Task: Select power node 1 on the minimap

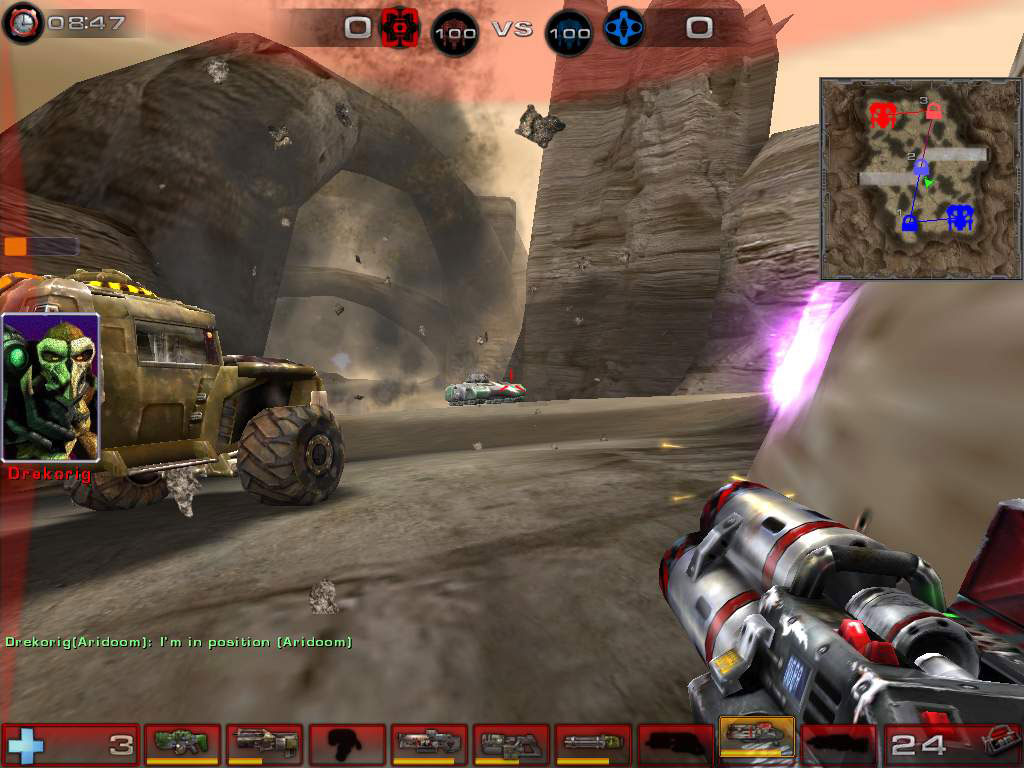Action: [909, 222]
